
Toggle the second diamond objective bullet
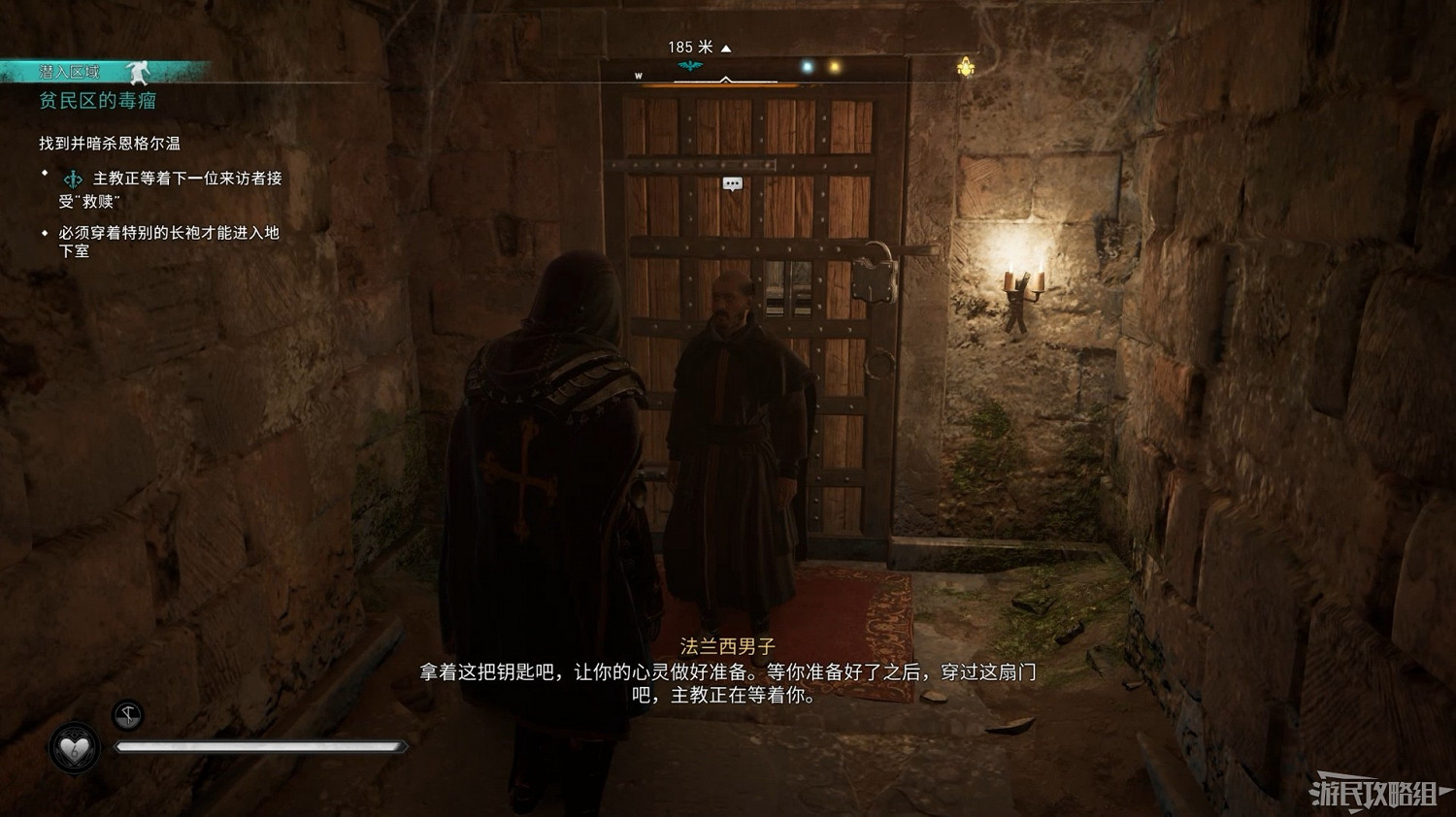point(43,233)
